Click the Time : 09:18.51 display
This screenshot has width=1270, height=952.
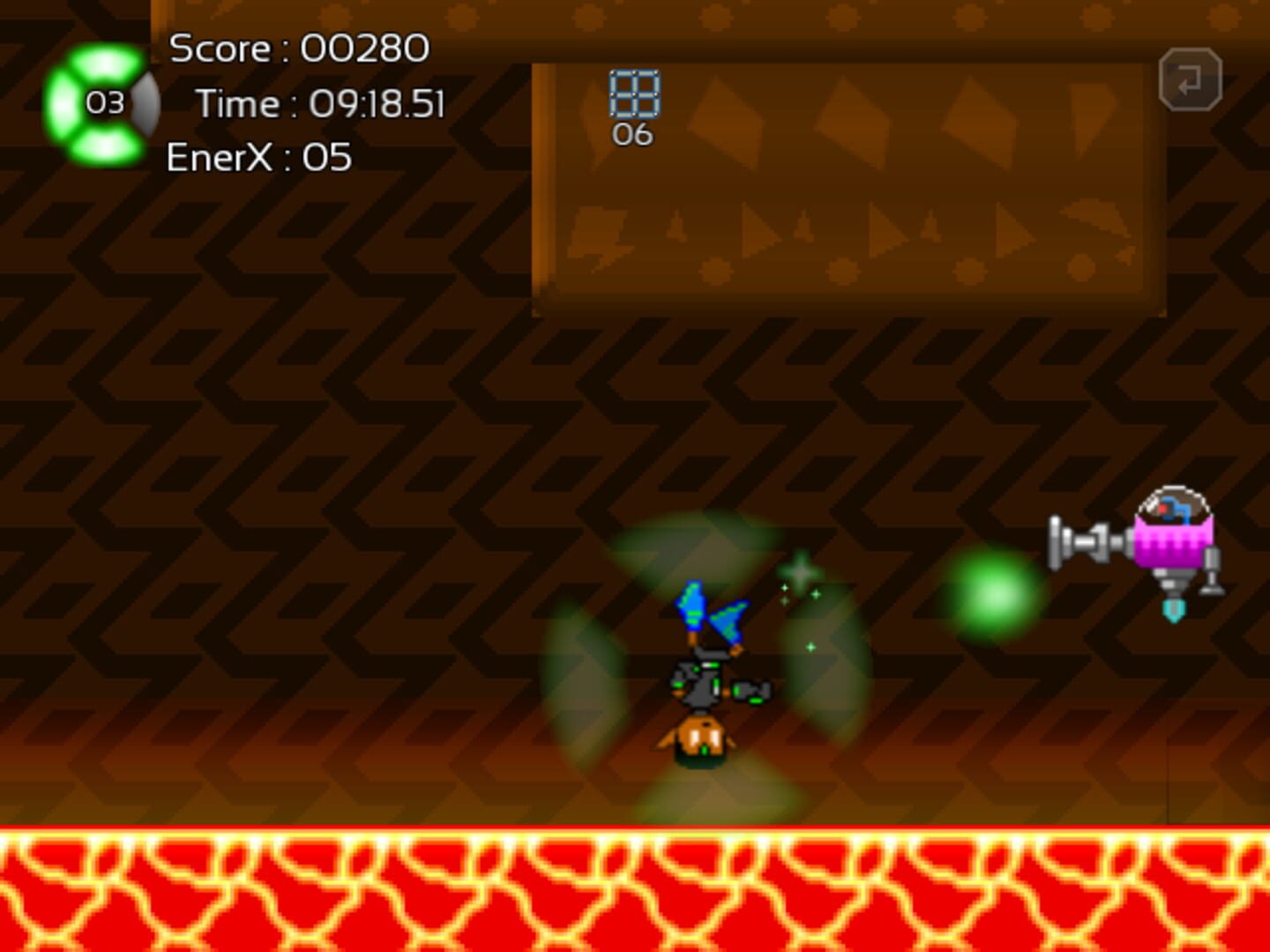point(323,103)
